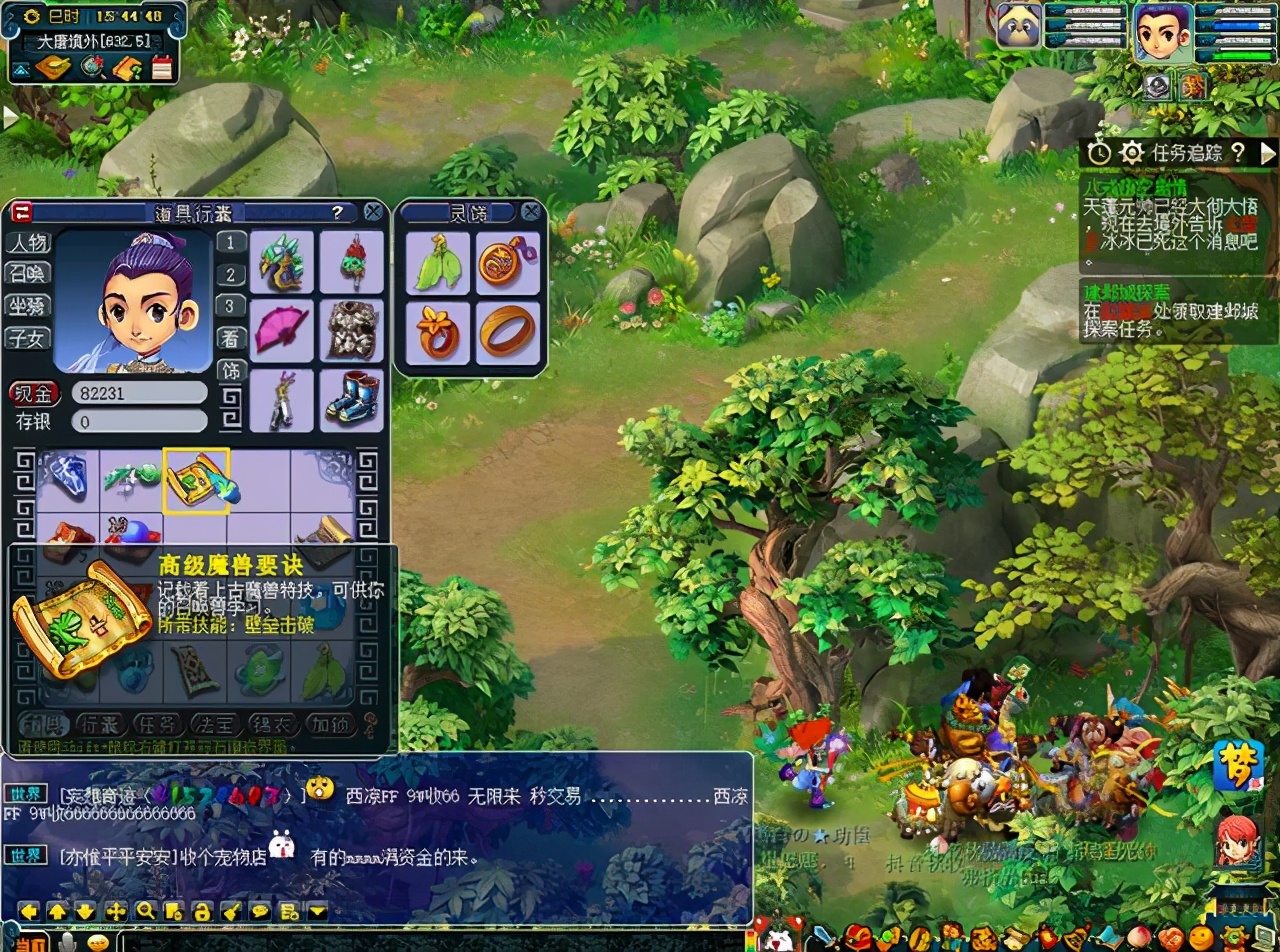Image resolution: width=1280 pixels, height=952 pixels.
Task: Open the 法宝 tab at inventory bottom
Action: (x=214, y=724)
